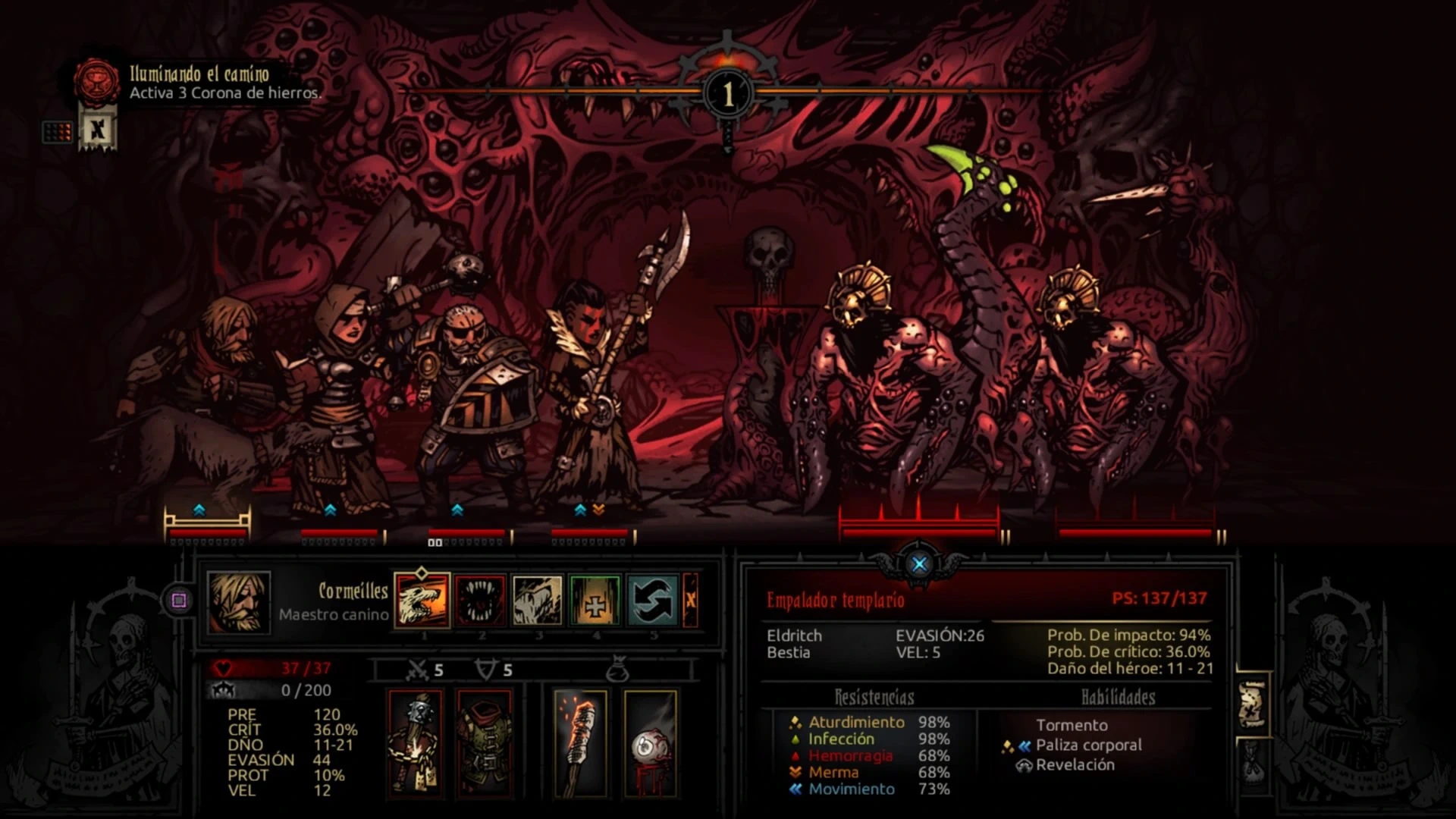Viewport: 1456px width, 819px height.
Task: Click the purple square icon beside the portrait
Action: 179,601
